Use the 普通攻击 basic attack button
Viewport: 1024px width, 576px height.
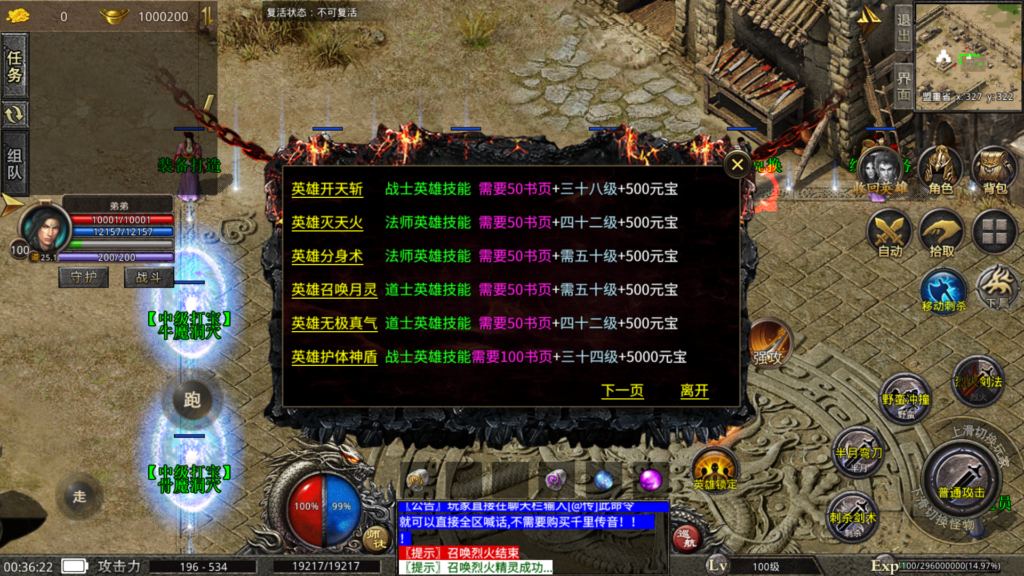coord(961,476)
